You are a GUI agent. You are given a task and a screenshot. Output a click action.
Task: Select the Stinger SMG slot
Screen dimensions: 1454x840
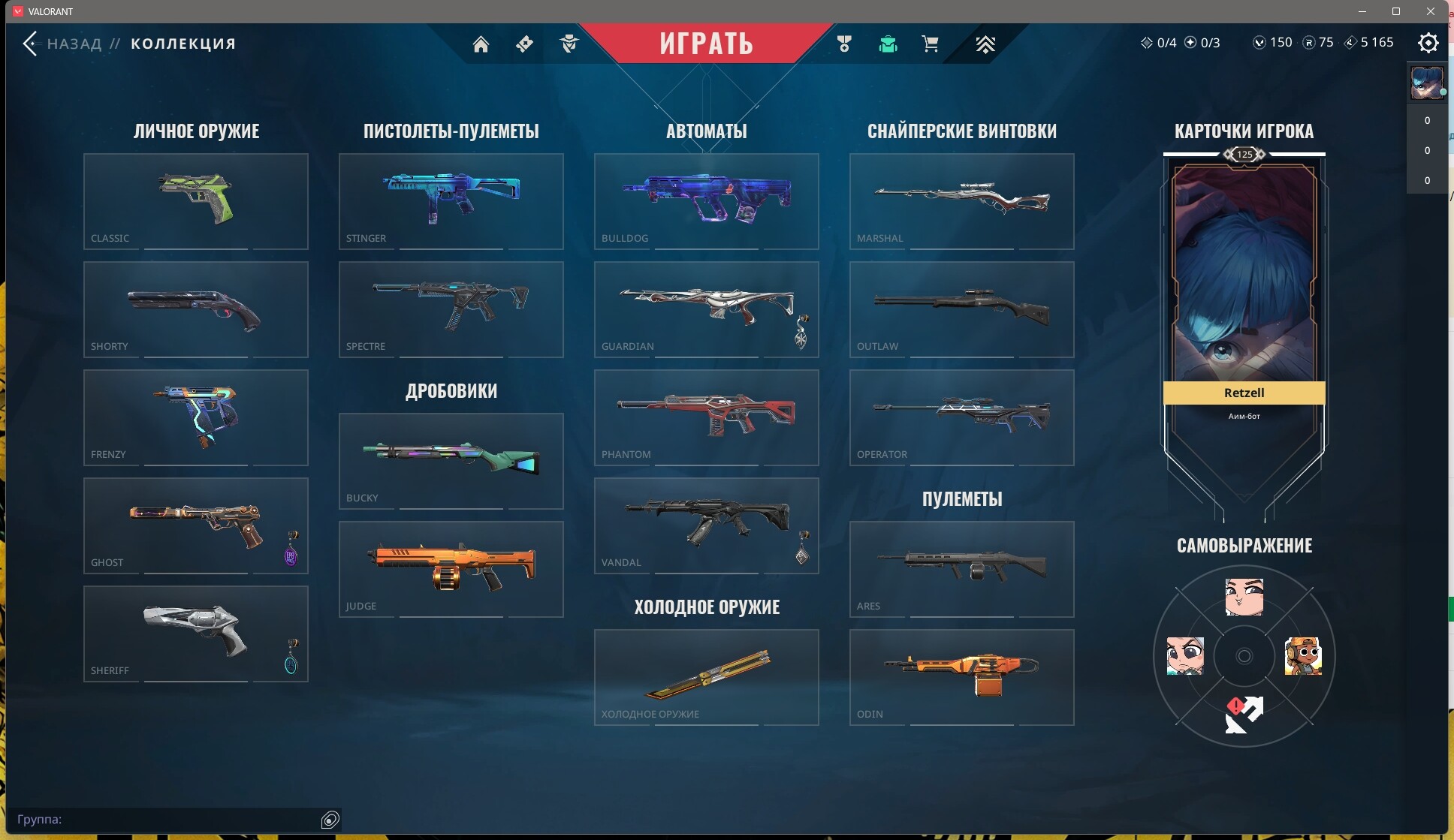[x=451, y=201]
